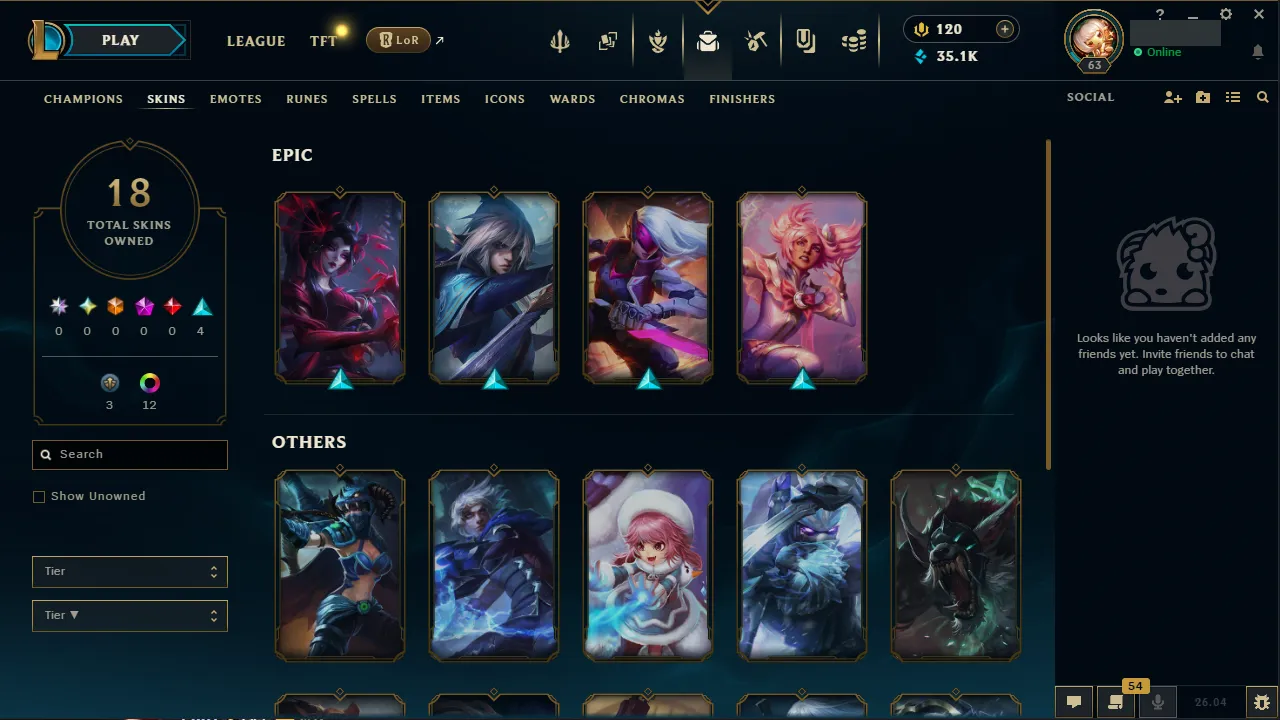Collapse the navbar with the top center chevron
Image resolution: width=1280 pixels, height=720 pixels.
pyautogui.click(x=707, y=5)
